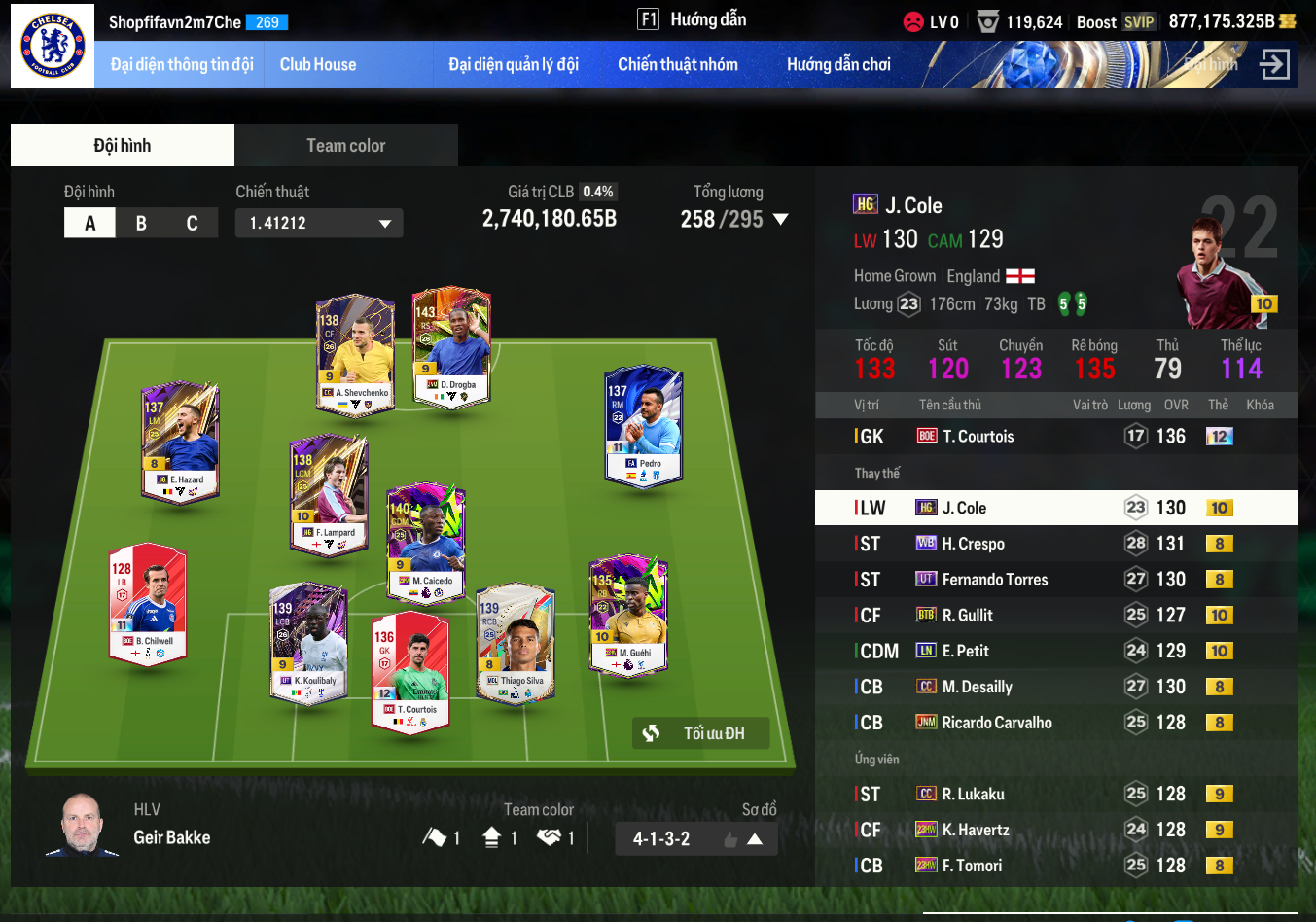
Task: Open Đại diện quản lý đội menu
Action: [514, 65]
